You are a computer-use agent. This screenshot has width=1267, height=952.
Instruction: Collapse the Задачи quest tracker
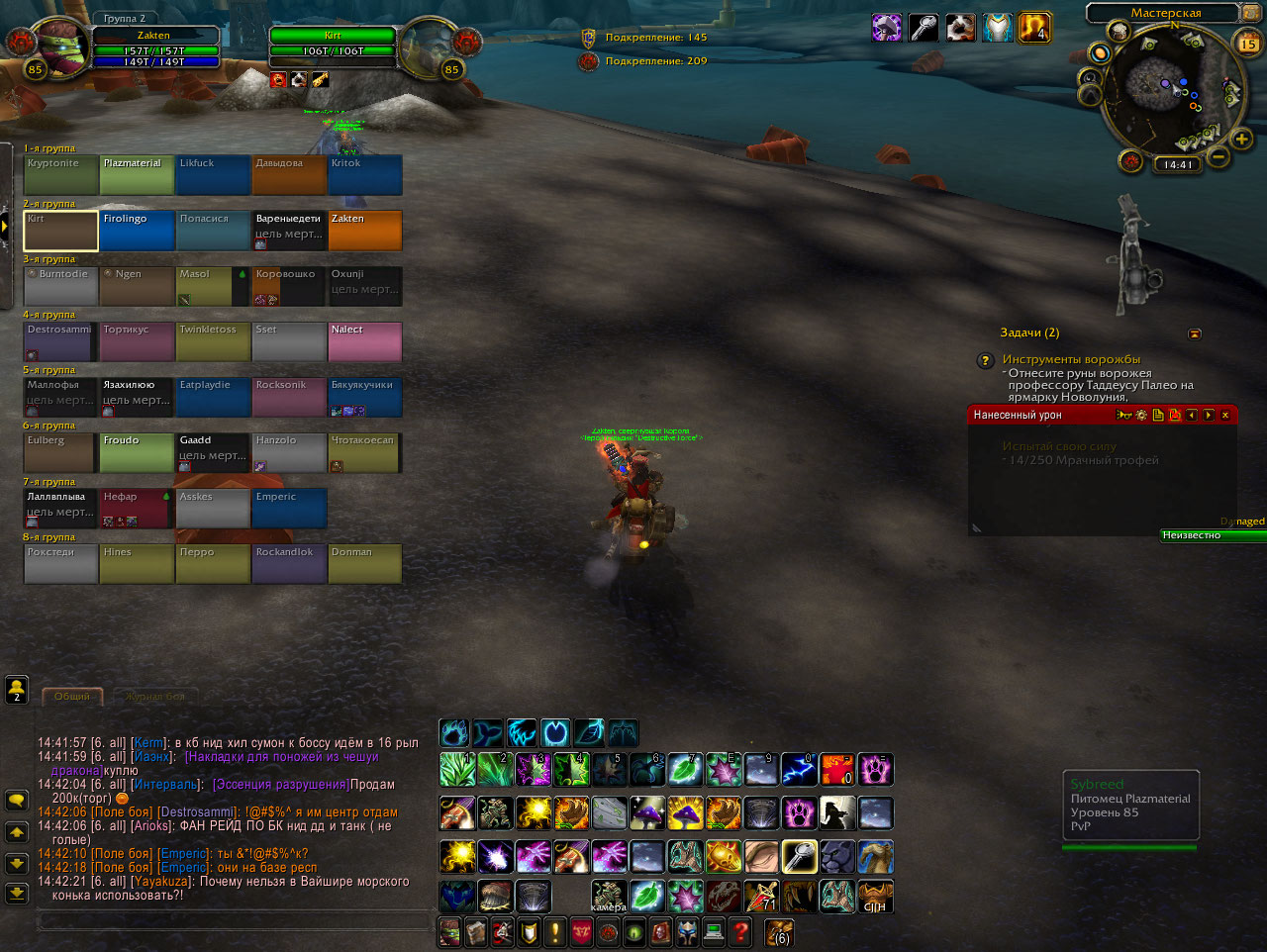coord(1194,334)
